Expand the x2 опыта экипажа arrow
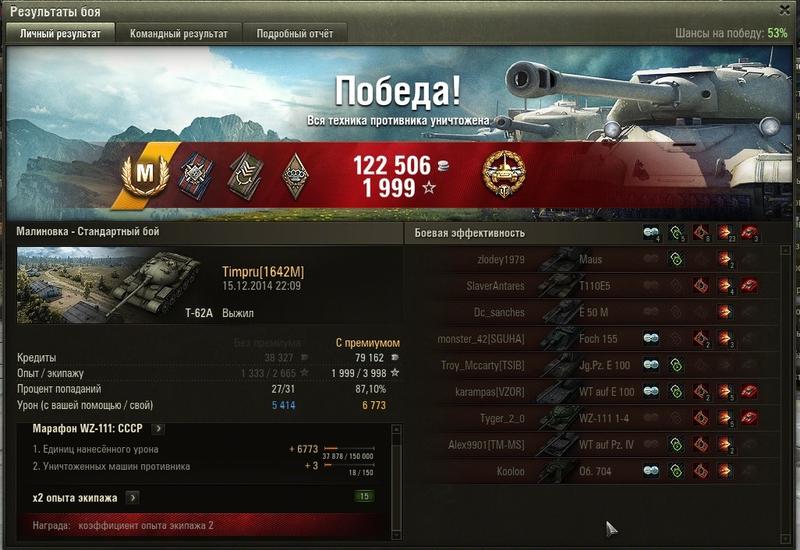The image size is (800, 550). [x=132, y=497]
